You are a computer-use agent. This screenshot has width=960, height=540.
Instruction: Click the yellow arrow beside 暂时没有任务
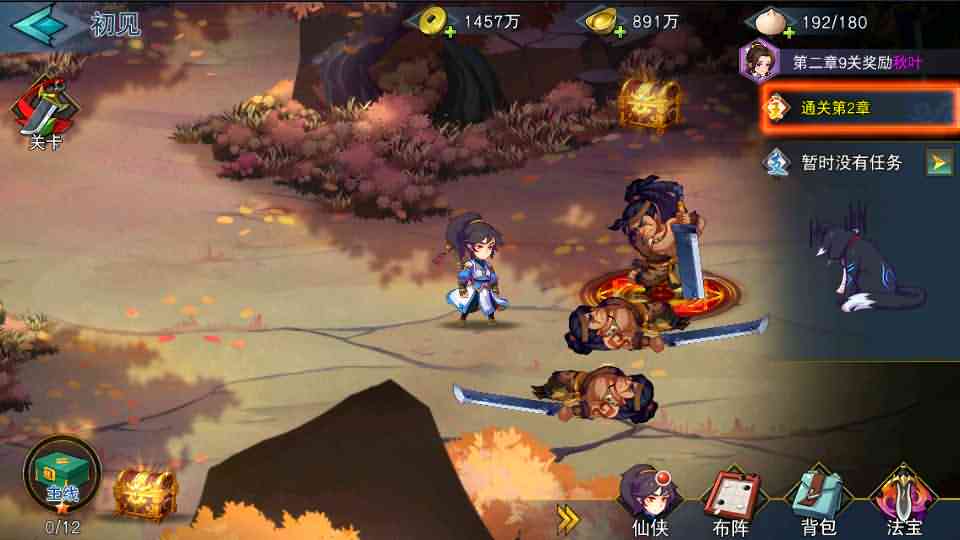938,162
